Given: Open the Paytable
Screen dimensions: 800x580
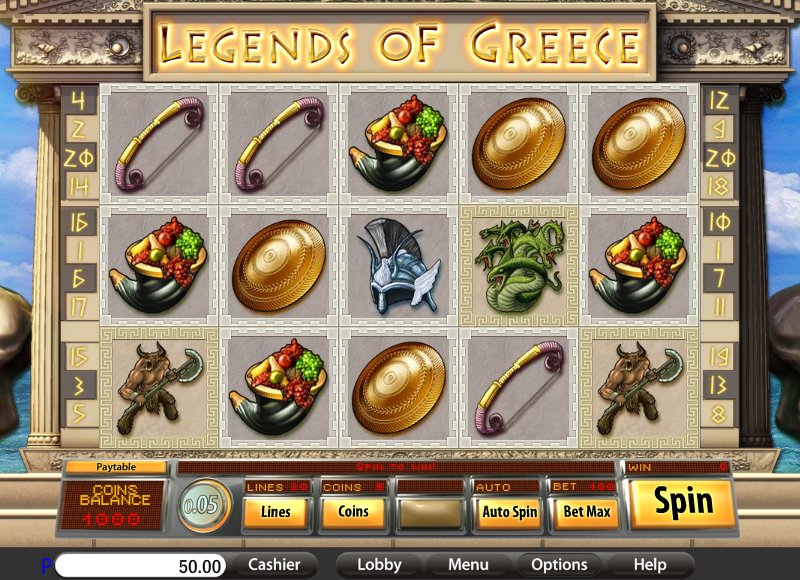Looking at the screenshot, I should (116, 467).
